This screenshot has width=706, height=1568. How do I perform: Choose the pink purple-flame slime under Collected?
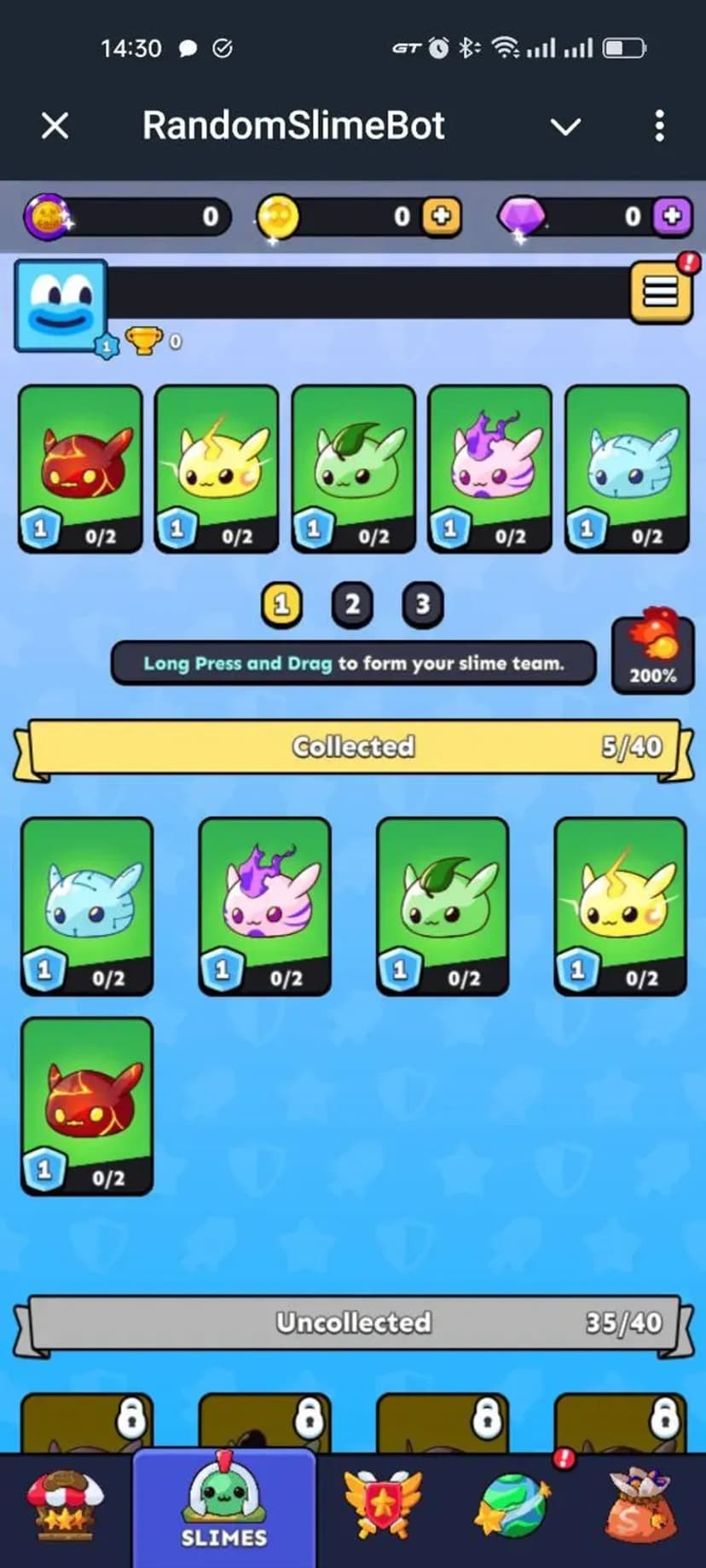[x=264, y=906]
